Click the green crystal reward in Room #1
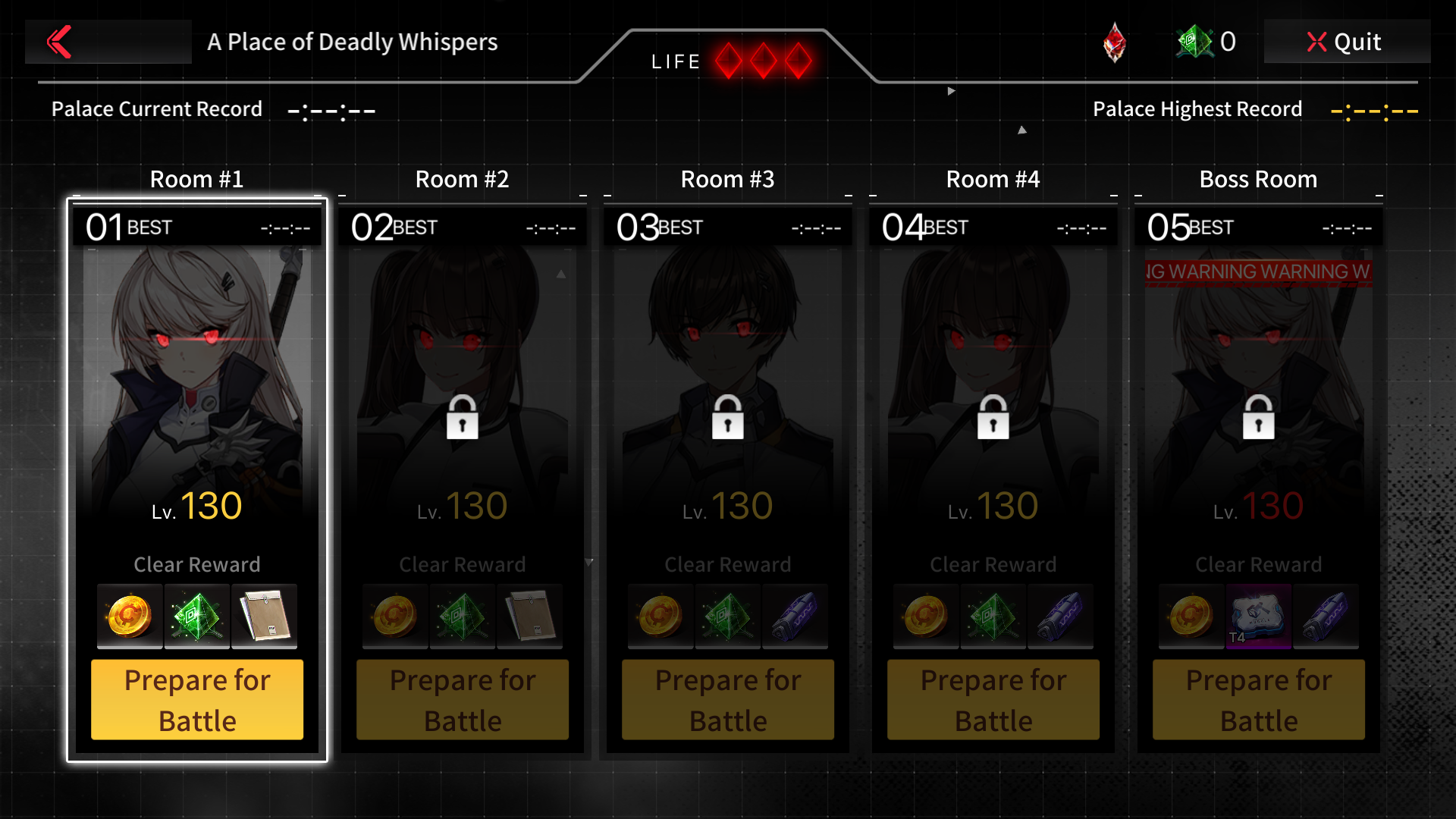The height and width of the screenshot is (819, 1456). tap(196, 617)
